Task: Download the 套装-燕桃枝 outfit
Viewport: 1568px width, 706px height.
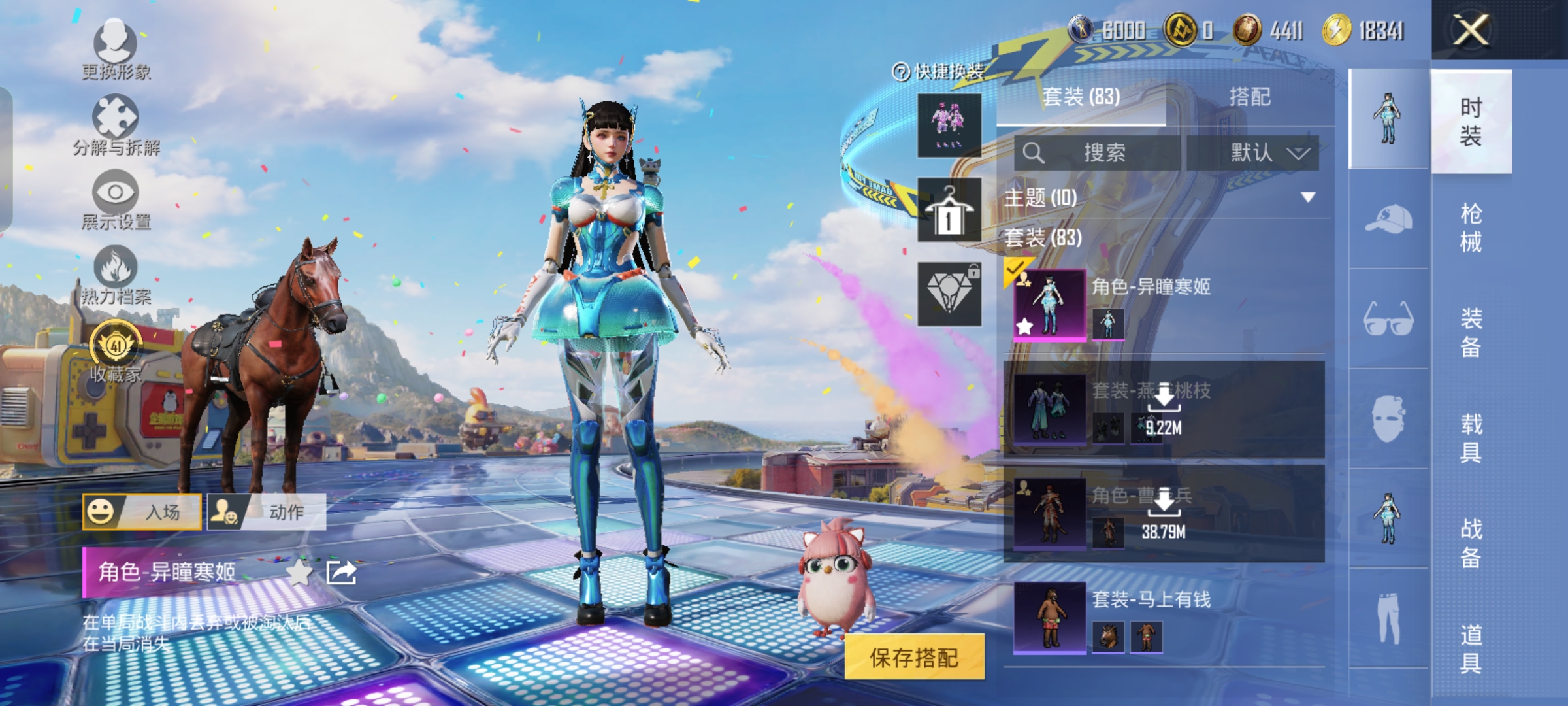Action: point(1164,397)
